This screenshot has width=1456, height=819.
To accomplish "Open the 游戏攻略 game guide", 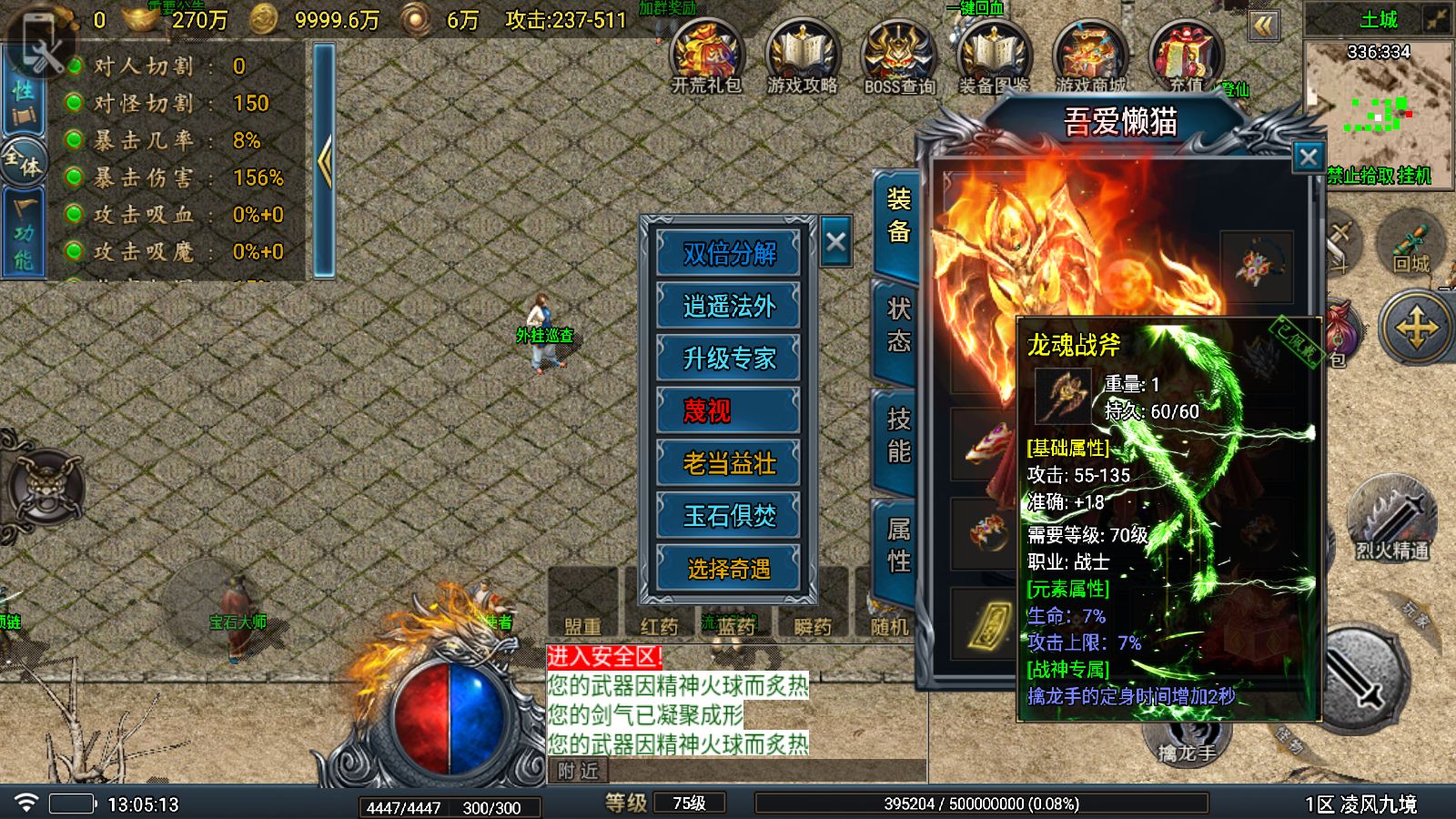I will (x=802, y=56).
